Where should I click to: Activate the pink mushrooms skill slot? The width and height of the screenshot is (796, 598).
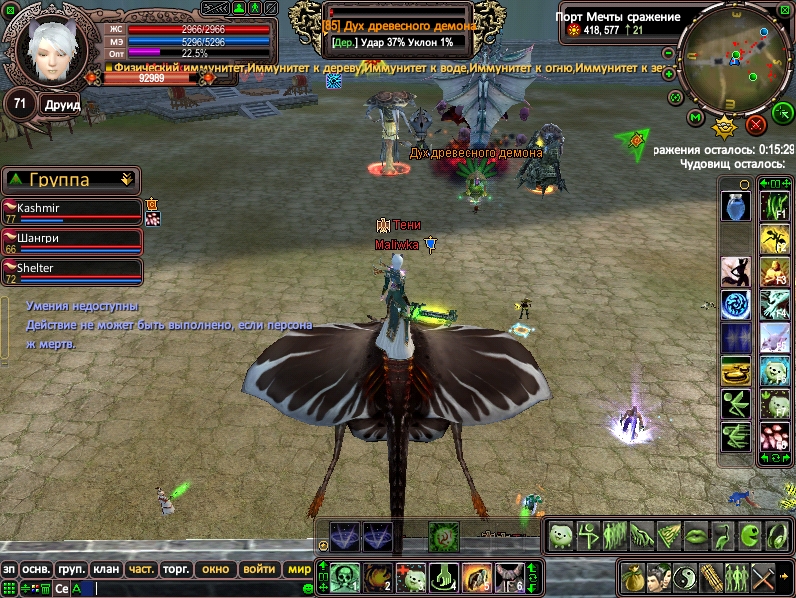coord(774,437)
